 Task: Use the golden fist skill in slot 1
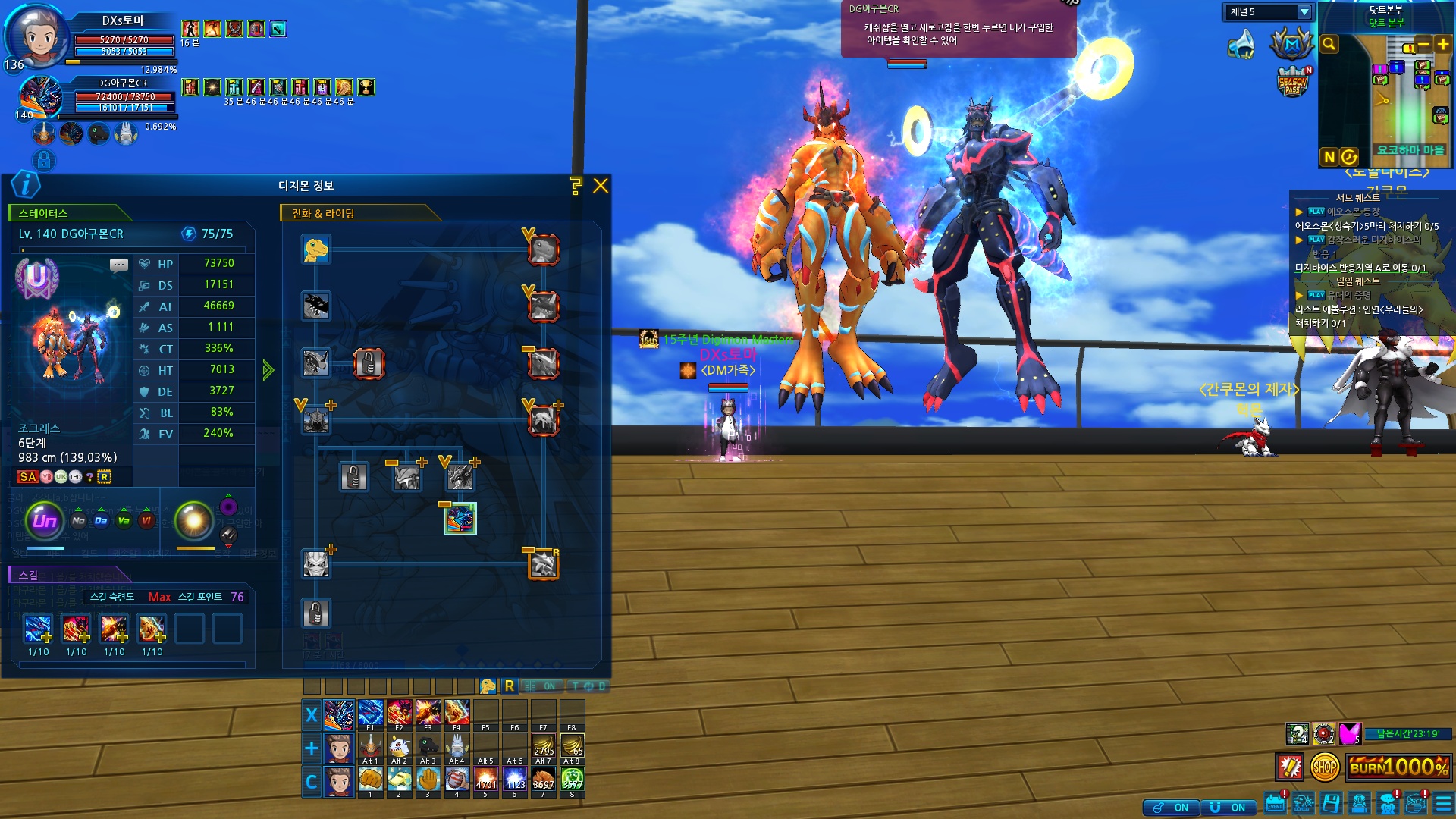coord(370,779)
